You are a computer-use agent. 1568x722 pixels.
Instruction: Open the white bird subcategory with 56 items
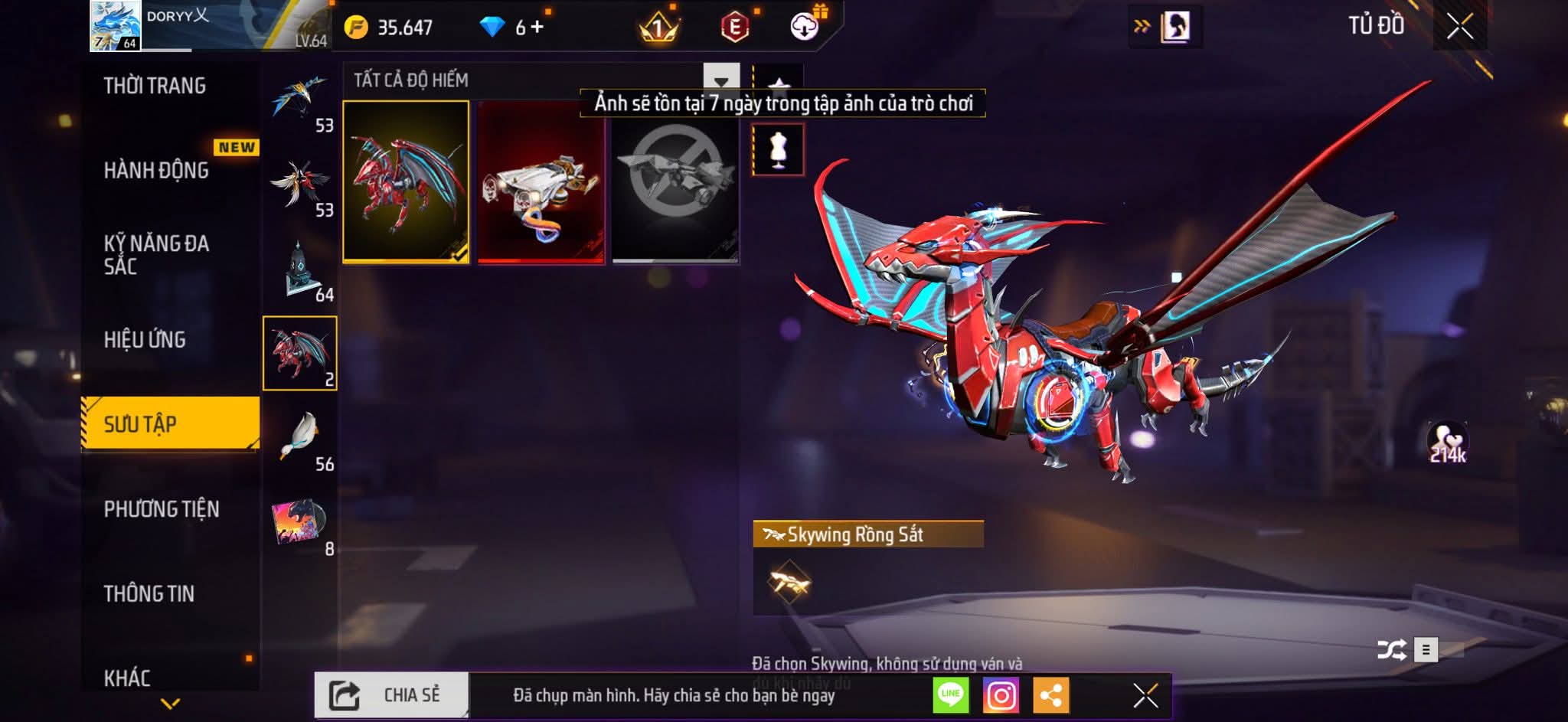(x=300, y=439)
